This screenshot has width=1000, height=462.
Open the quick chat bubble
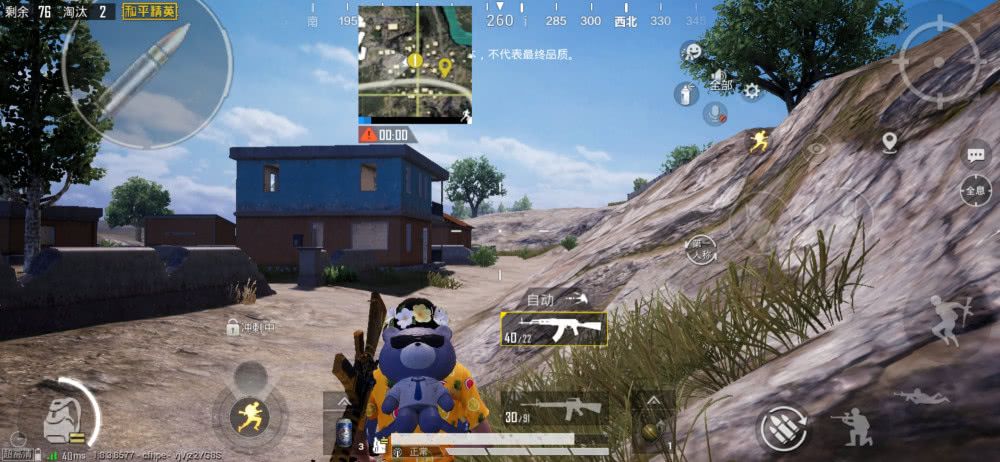pyautogui.click(x=975, y=154)
